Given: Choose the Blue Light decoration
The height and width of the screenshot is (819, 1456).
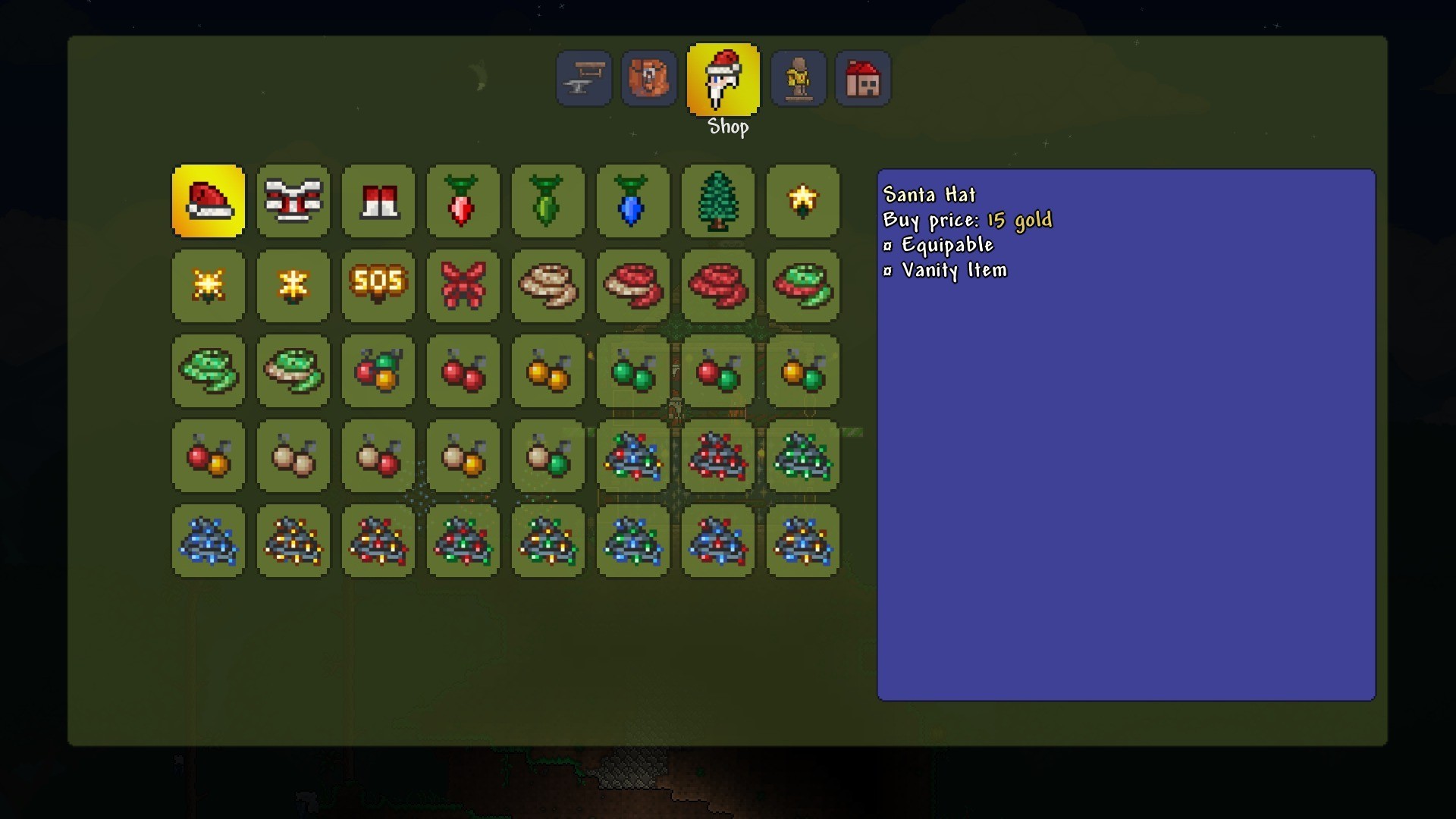Looking at the screenshot, I should coord(633,202).
